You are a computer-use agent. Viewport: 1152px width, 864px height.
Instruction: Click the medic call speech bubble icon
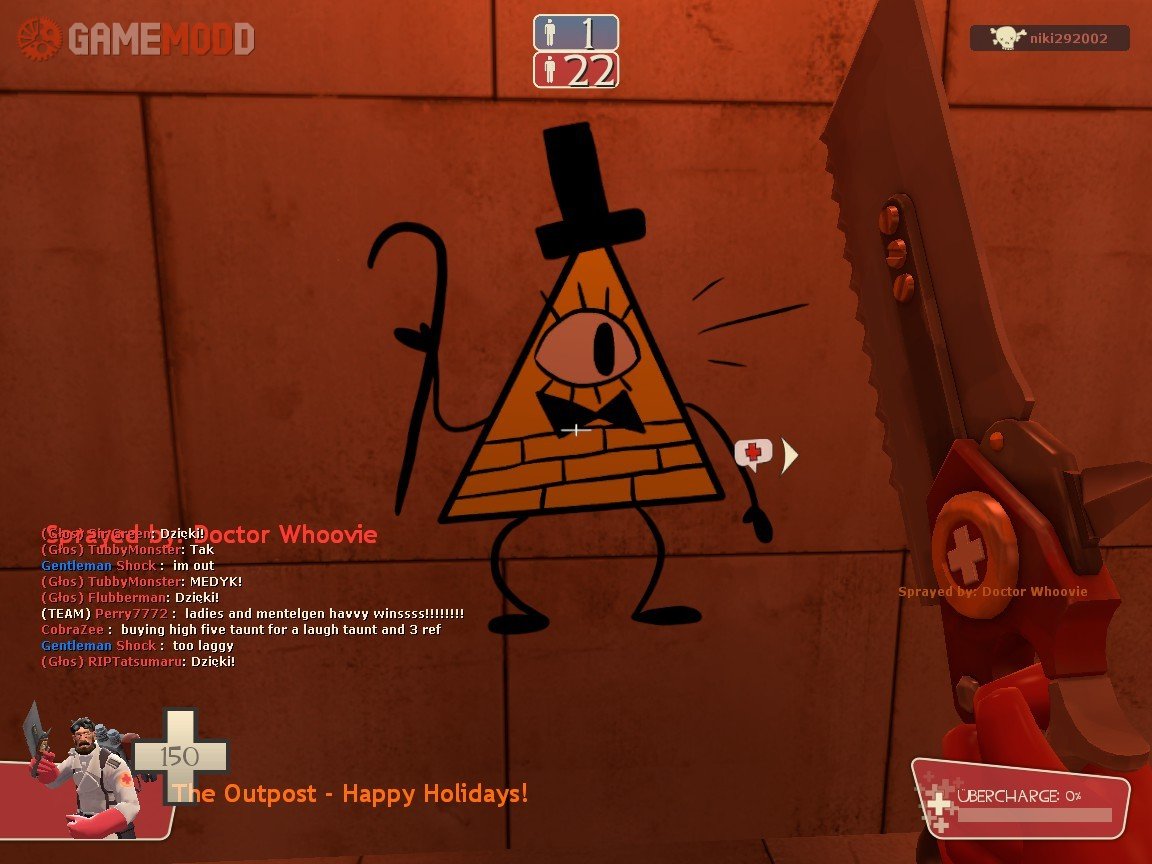pyautogui.click(x=753, y=454)
